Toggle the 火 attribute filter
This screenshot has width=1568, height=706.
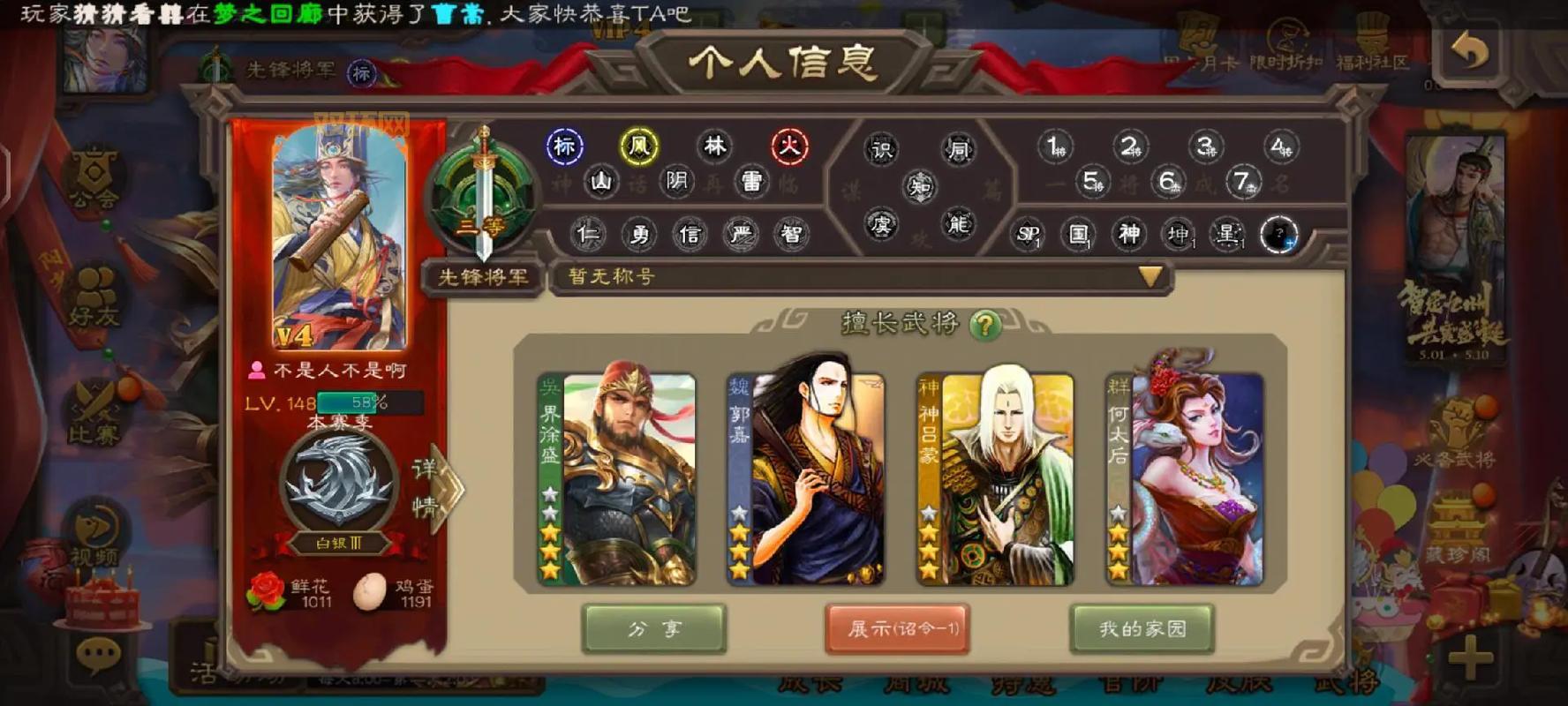pyautogui.click(x=789, y=146)
